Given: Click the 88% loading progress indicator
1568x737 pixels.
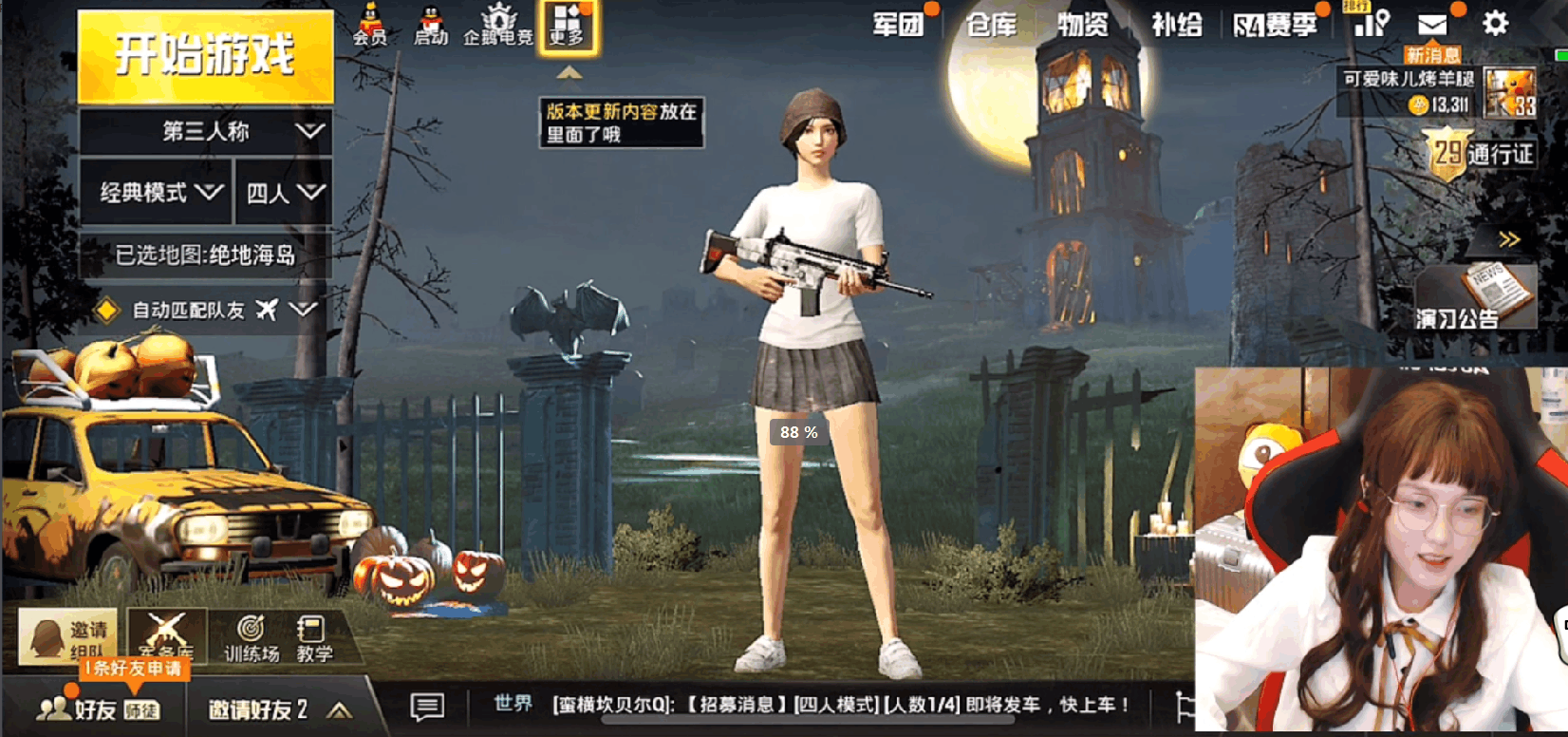Looking at the screenshot, I should [797, 432].
